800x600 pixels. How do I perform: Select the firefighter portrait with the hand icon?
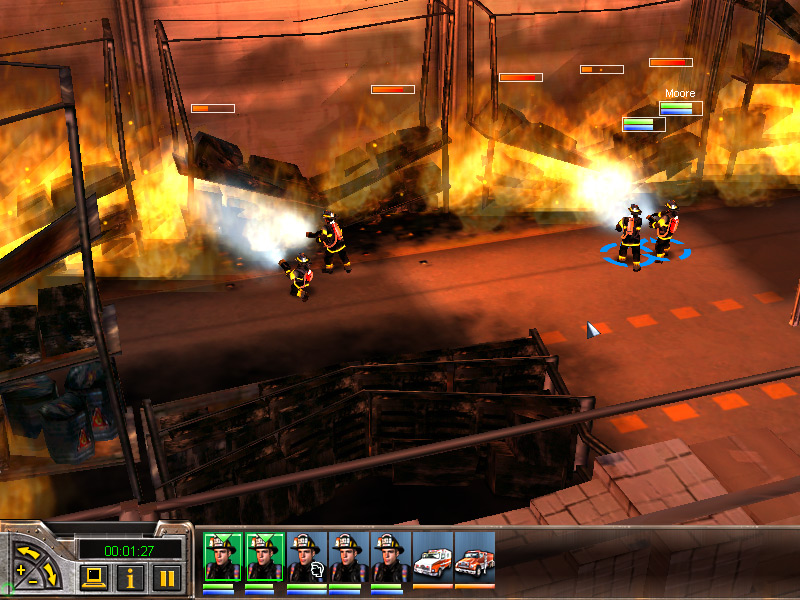pyautogui.click(x=307, y=558)
